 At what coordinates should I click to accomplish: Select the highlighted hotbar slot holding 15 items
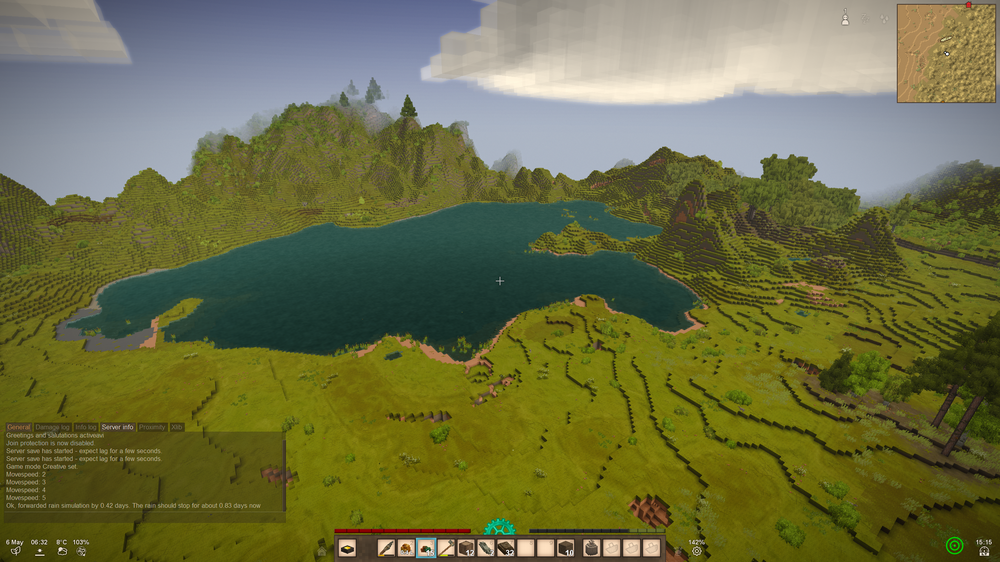tap(426, 548)
